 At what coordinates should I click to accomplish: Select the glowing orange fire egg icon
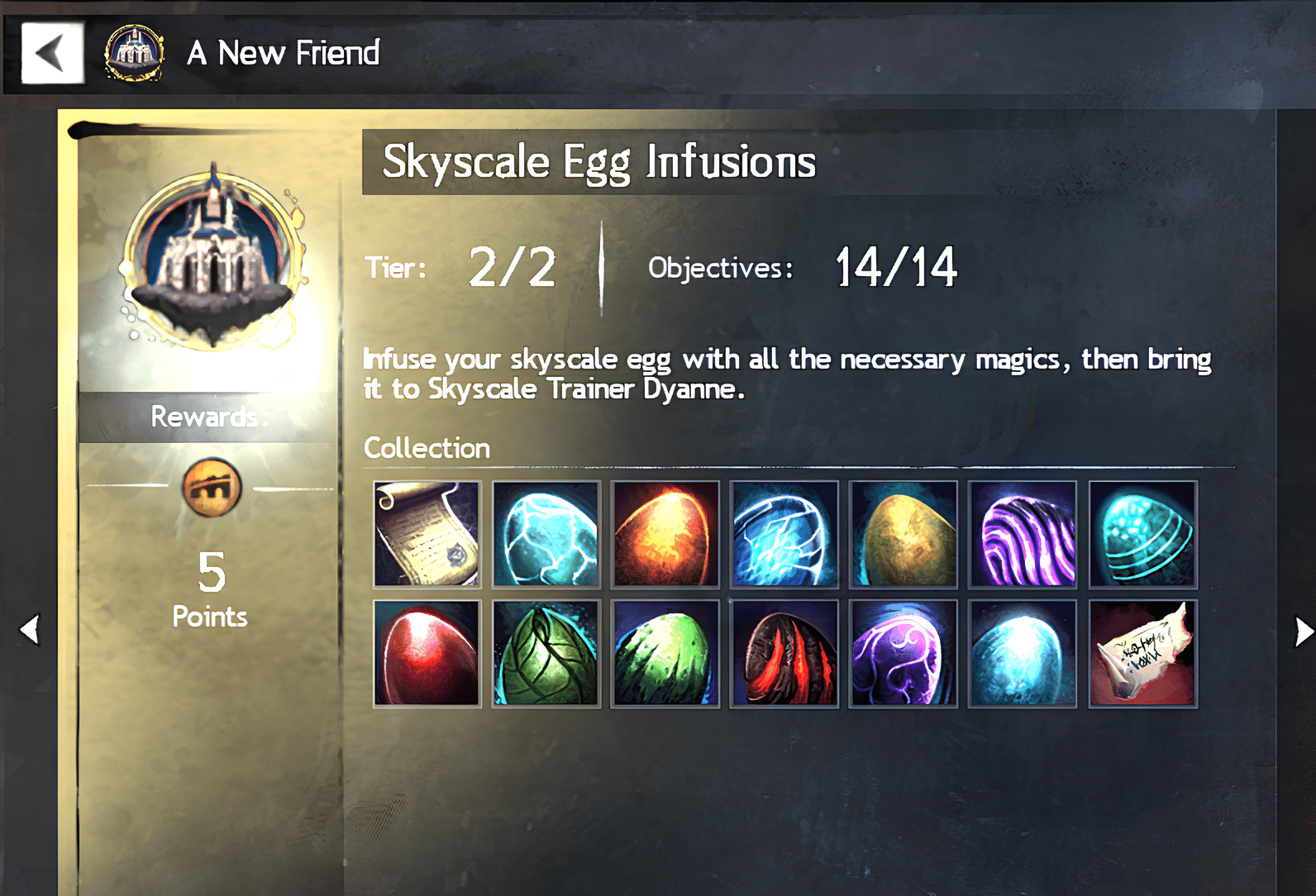[x=665, y=534]
